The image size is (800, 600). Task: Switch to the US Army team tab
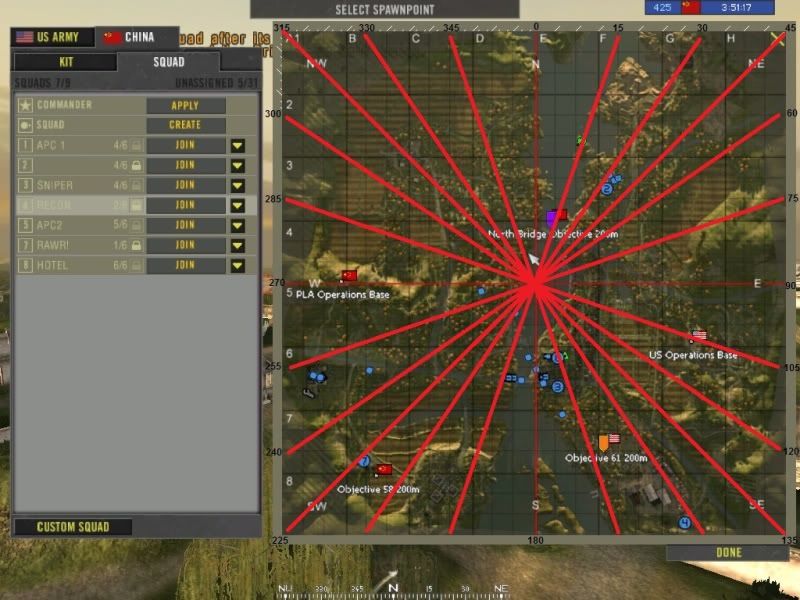(52, 37)
